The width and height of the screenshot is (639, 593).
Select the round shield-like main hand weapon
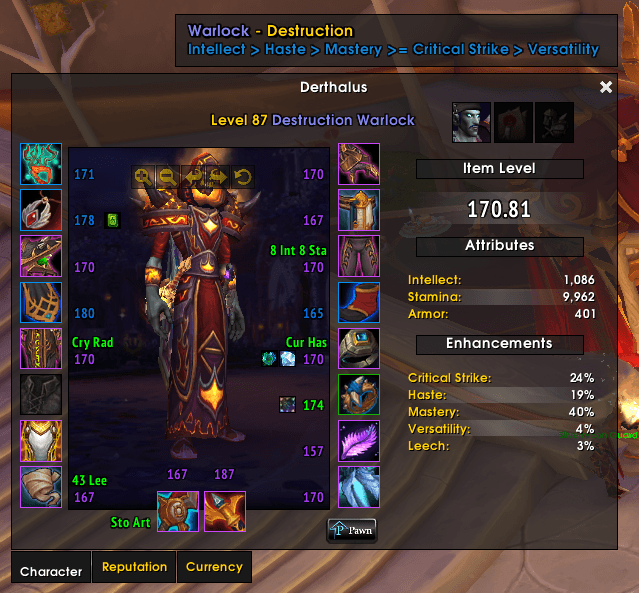pos(178,511)
